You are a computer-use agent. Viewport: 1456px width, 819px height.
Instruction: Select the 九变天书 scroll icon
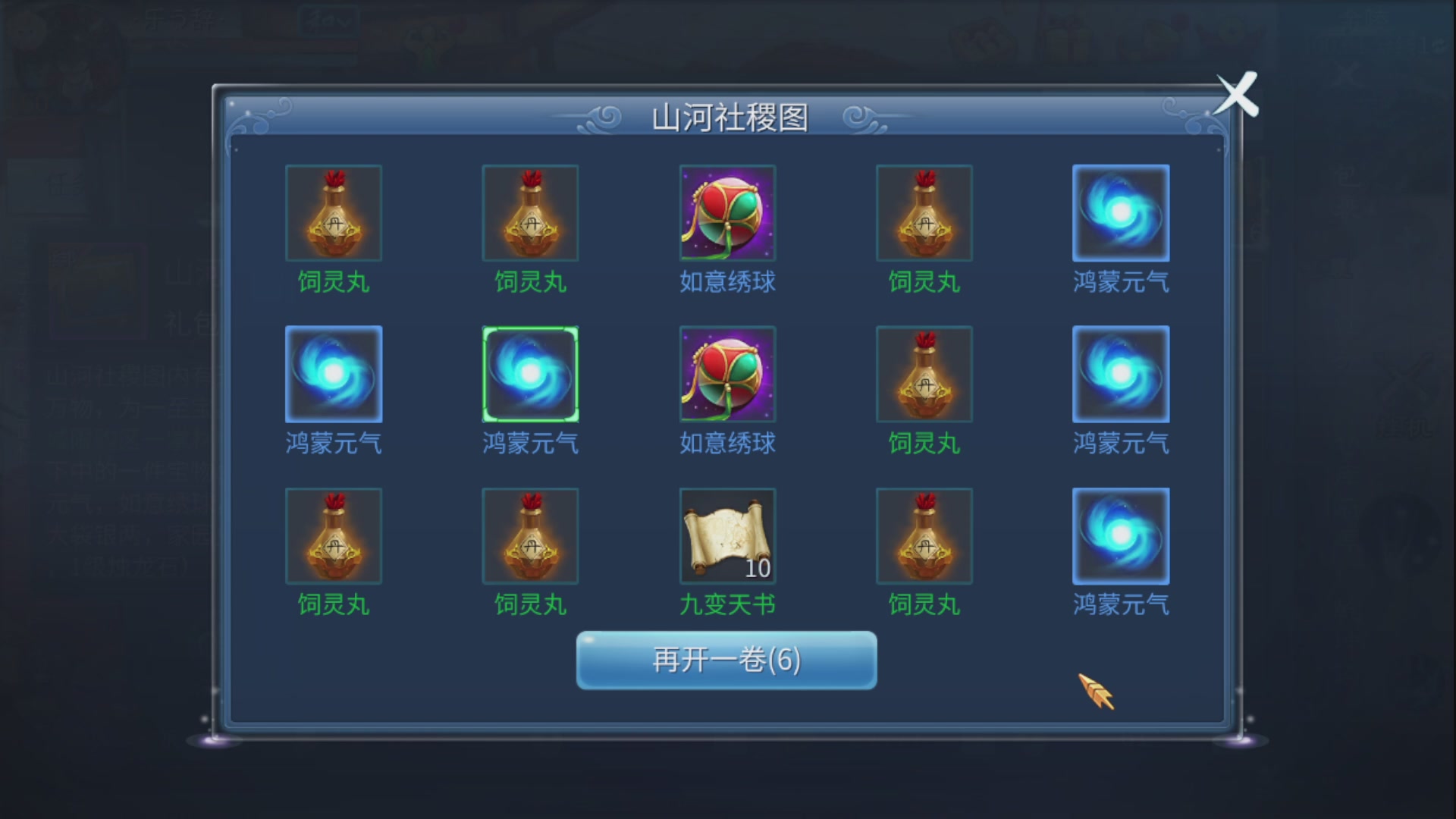(x=726, y=535)
